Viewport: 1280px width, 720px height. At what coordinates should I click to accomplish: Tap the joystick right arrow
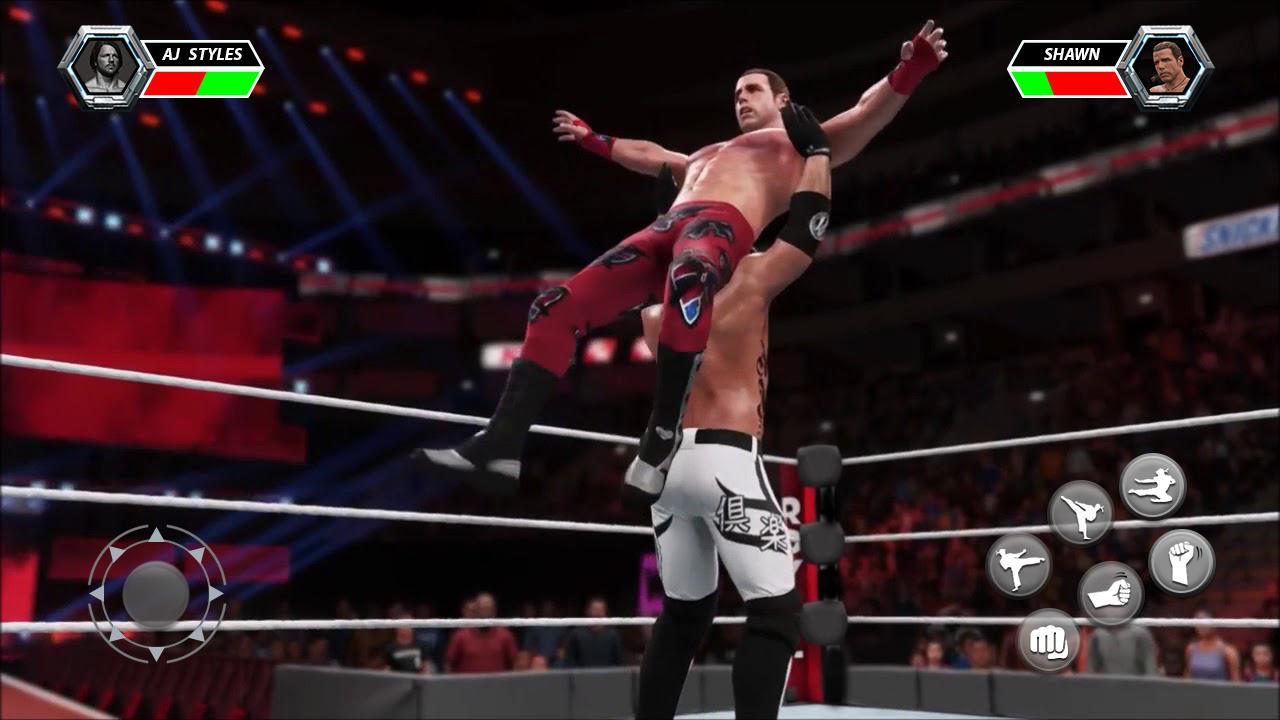coord(217,593)
